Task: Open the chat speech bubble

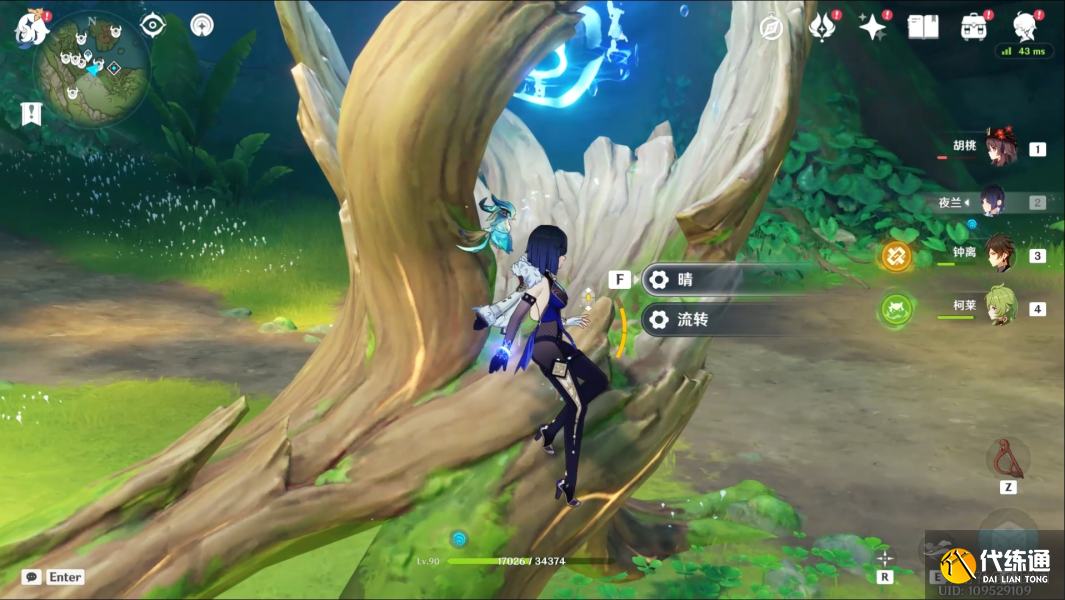Action: point(31,577)
